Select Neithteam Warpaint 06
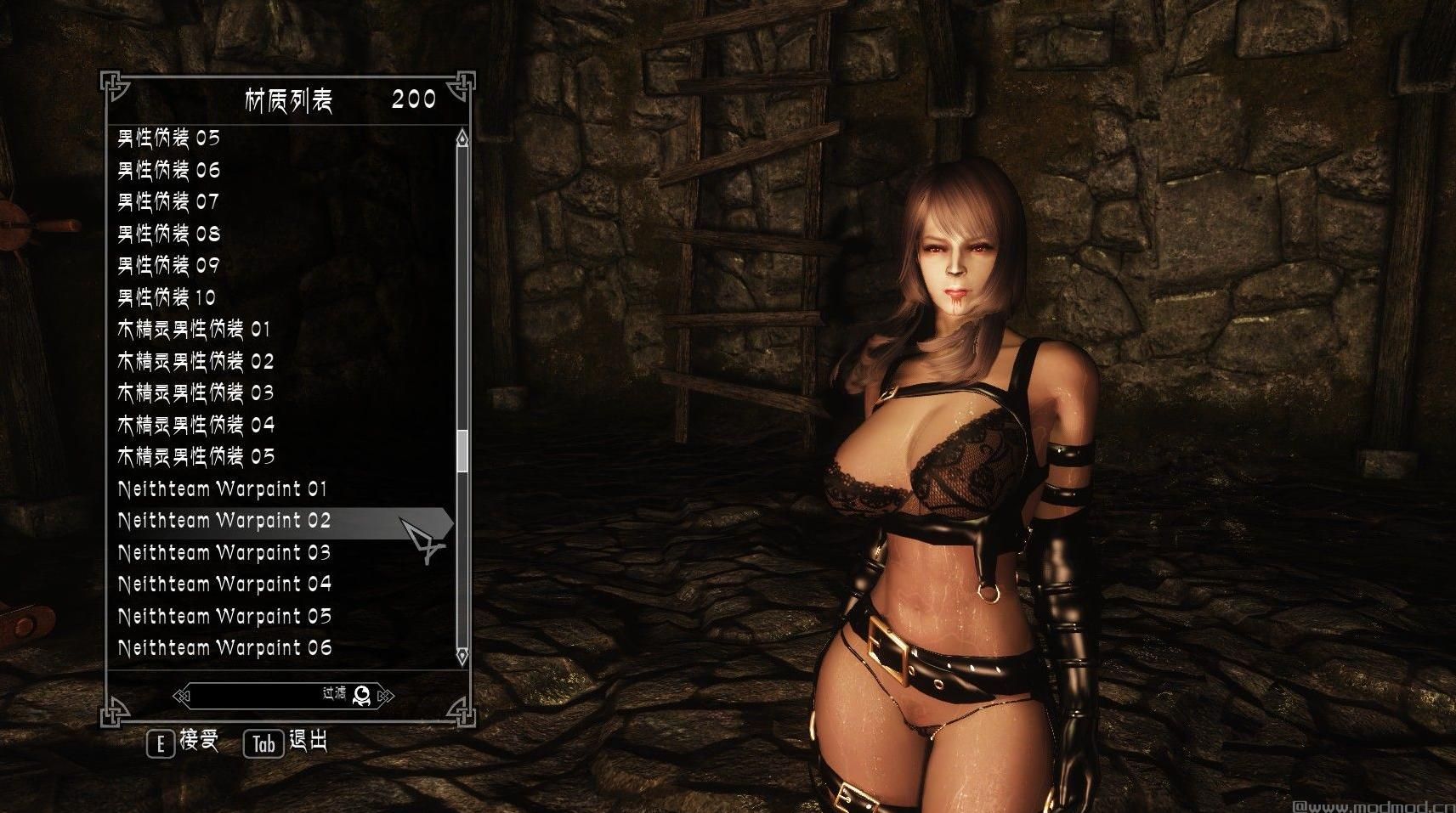This screenshot has height=813, width=1456. click(x=224, y=648)
